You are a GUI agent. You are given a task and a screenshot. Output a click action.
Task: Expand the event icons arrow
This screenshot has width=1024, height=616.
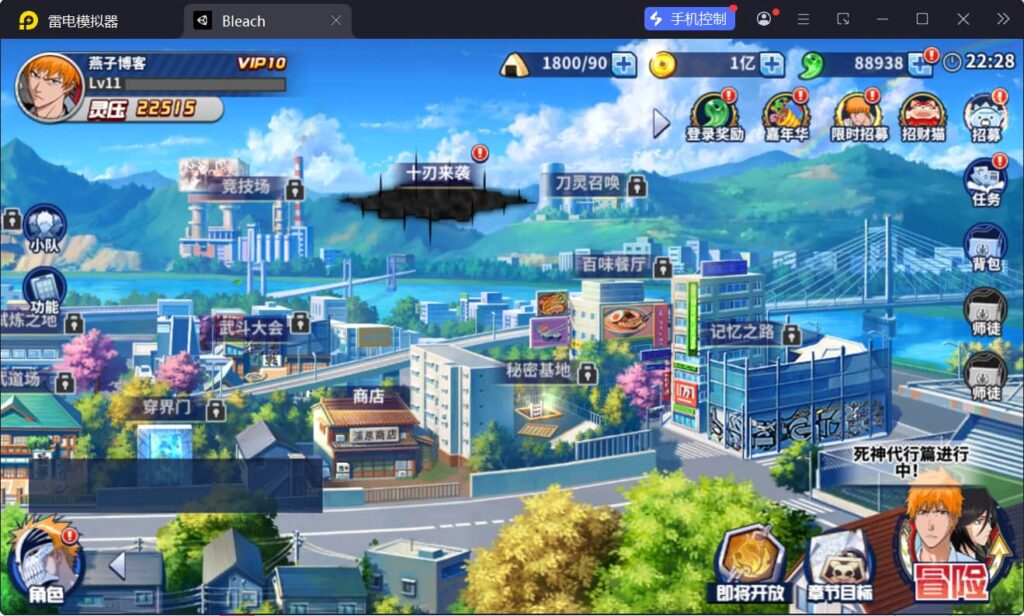[661, 123]
